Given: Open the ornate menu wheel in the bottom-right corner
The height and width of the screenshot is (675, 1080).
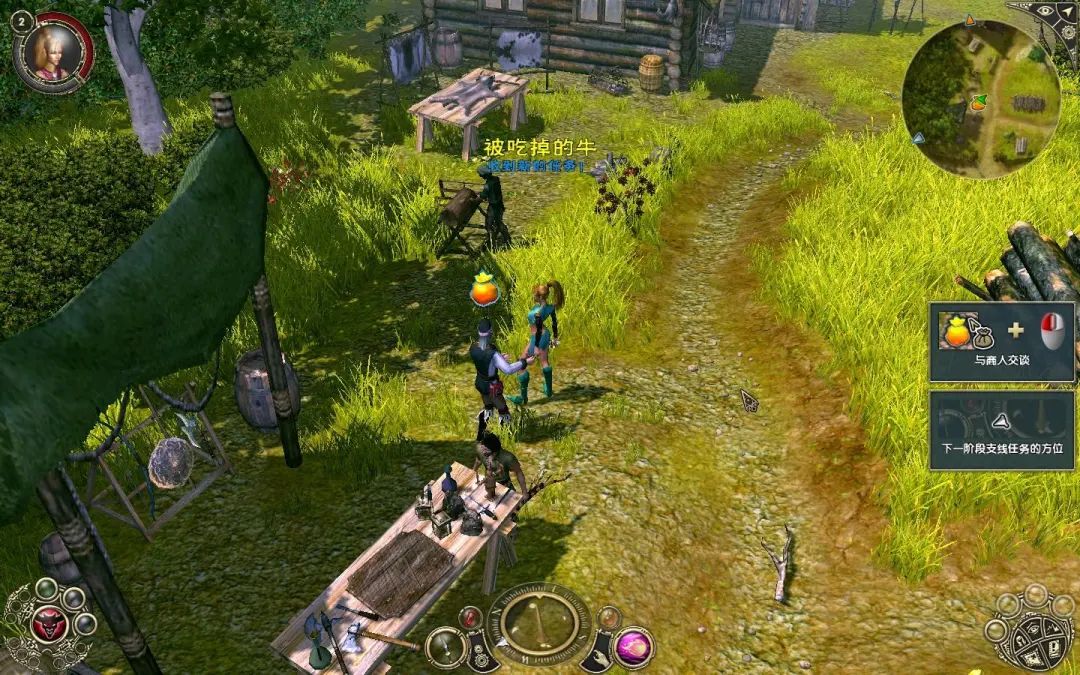Looking at the screenshot, I should (x=1030, y=628).
